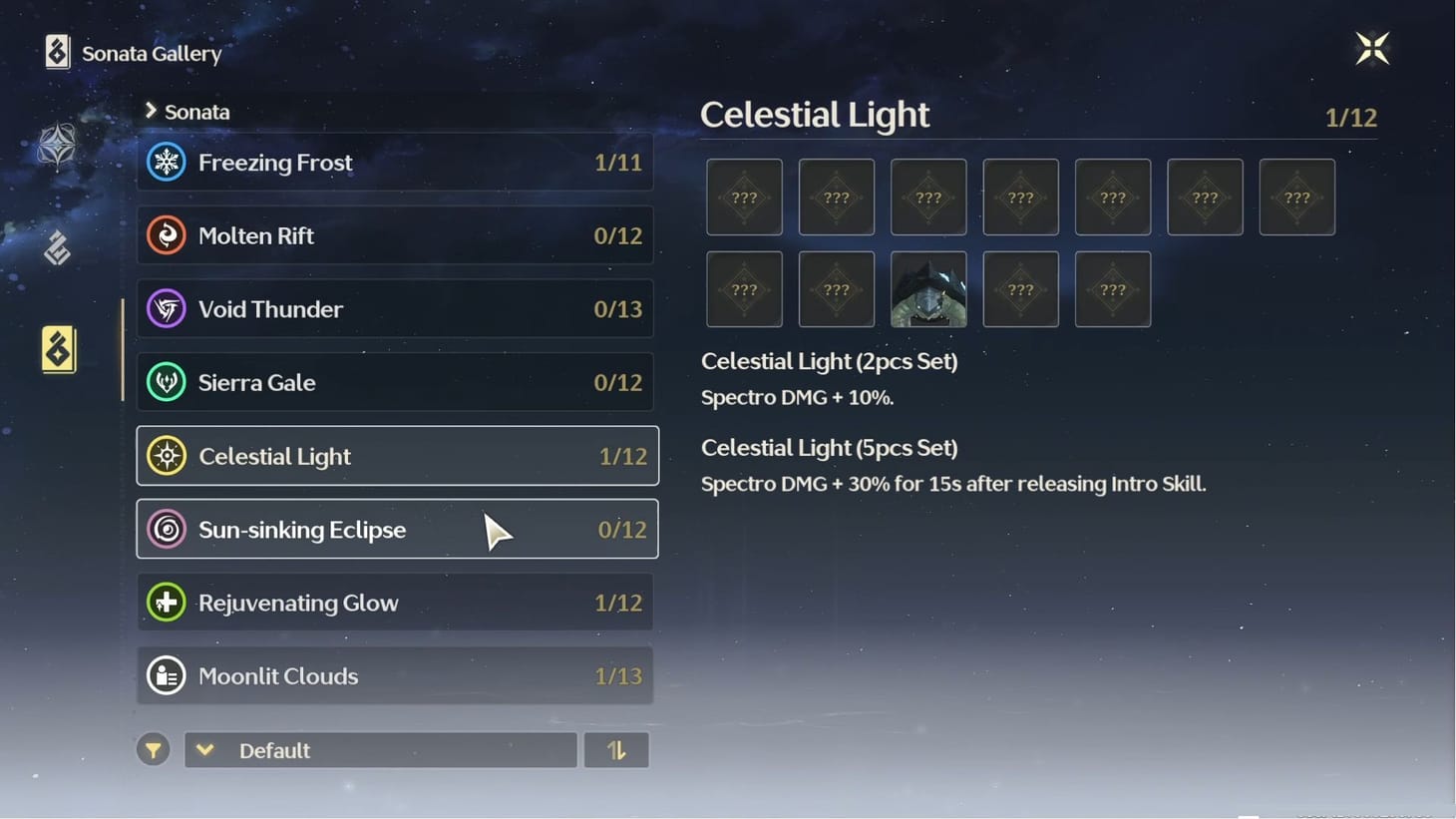
Task: Select the Freezing Frost snowflake icon
Action: (167, 162)
